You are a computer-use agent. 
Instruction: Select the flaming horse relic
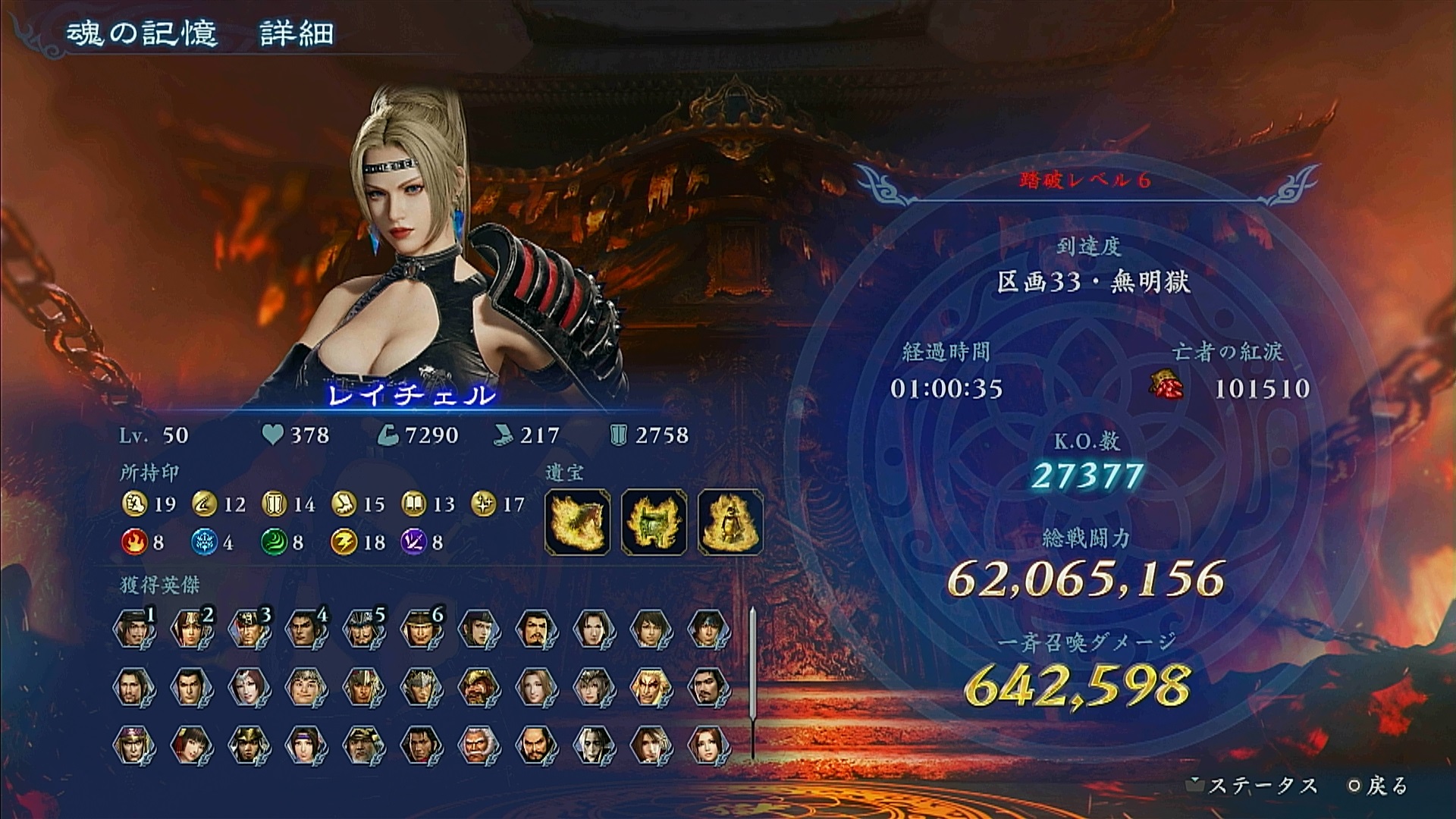pos(577,522)
